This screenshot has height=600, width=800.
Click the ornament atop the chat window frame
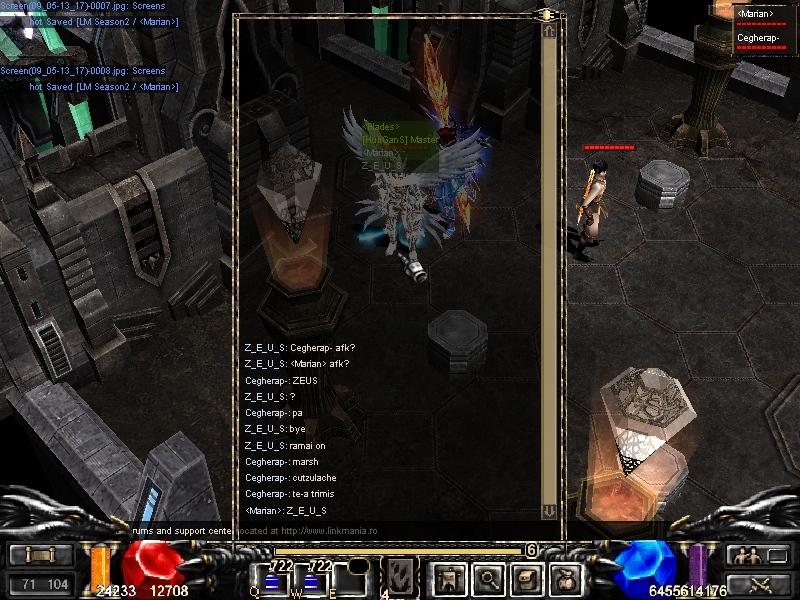[548, 15]
